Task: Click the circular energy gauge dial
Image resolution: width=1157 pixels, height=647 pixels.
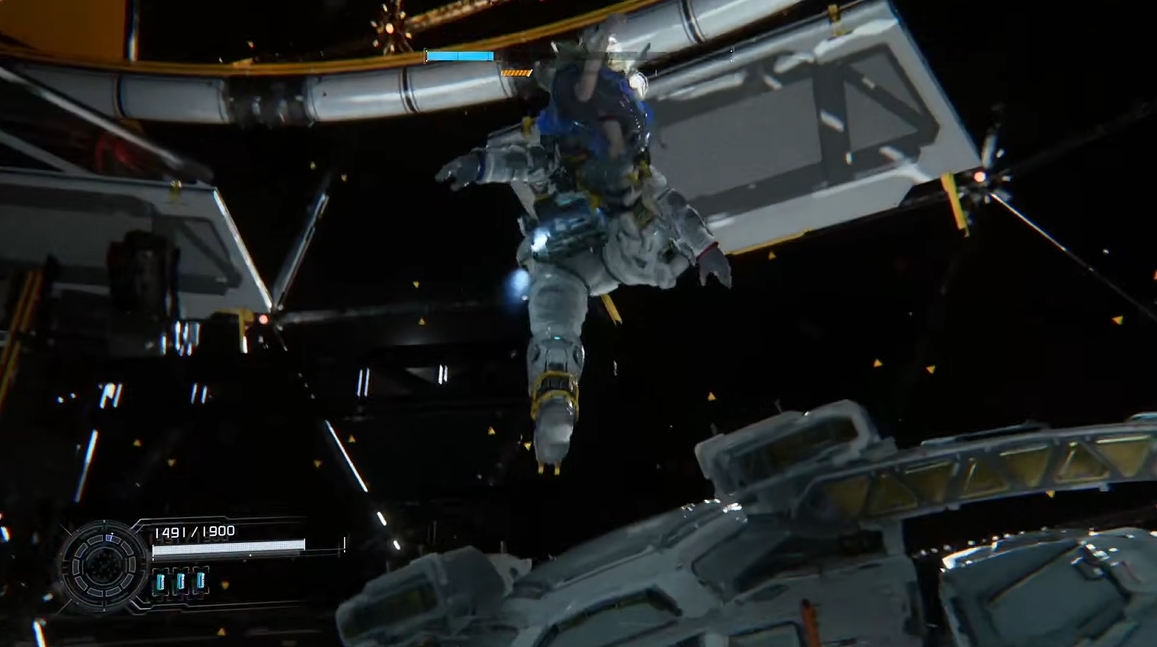Action: coord(103,566)
